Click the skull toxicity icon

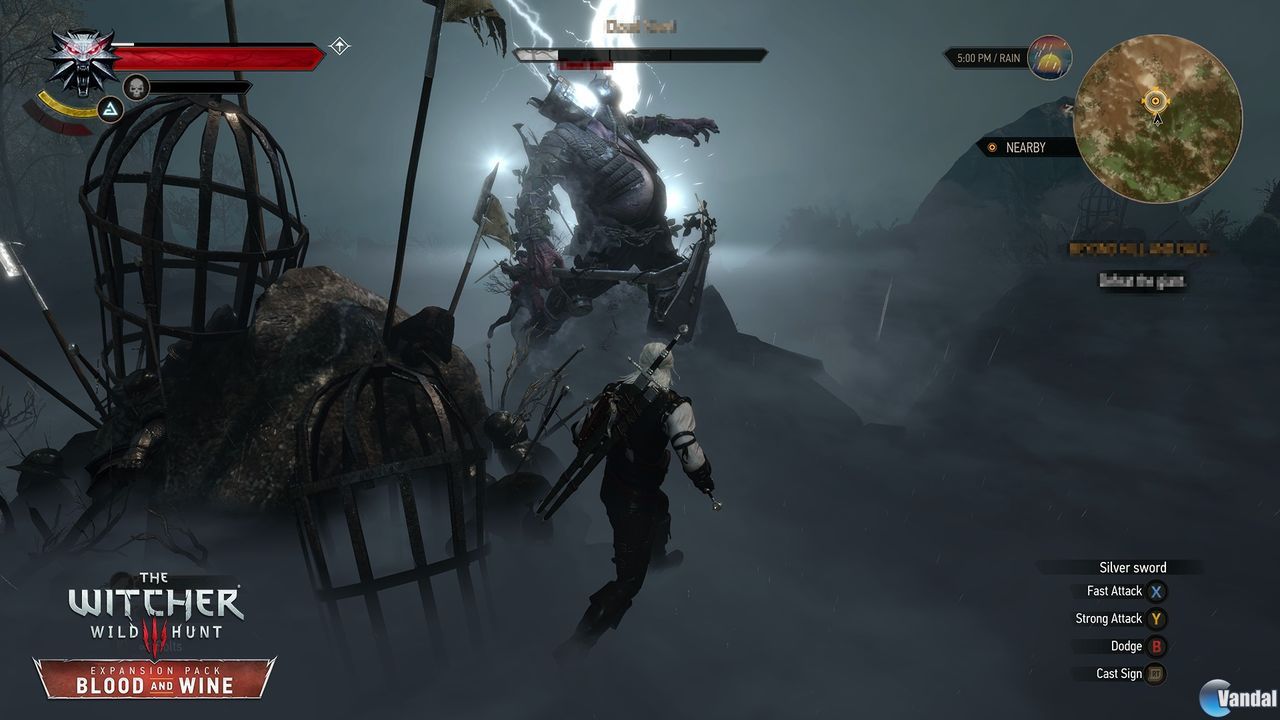(136, 87)
